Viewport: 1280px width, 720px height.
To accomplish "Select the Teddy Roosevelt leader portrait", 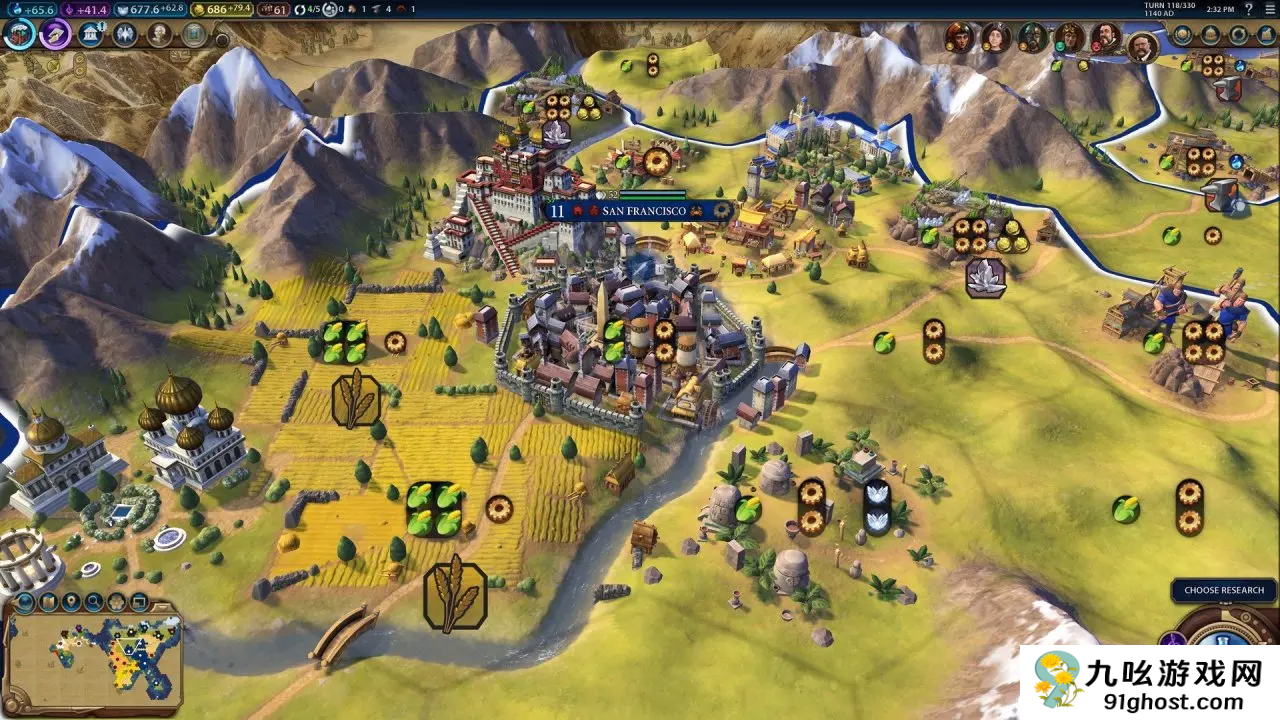I will (1141, 46).
